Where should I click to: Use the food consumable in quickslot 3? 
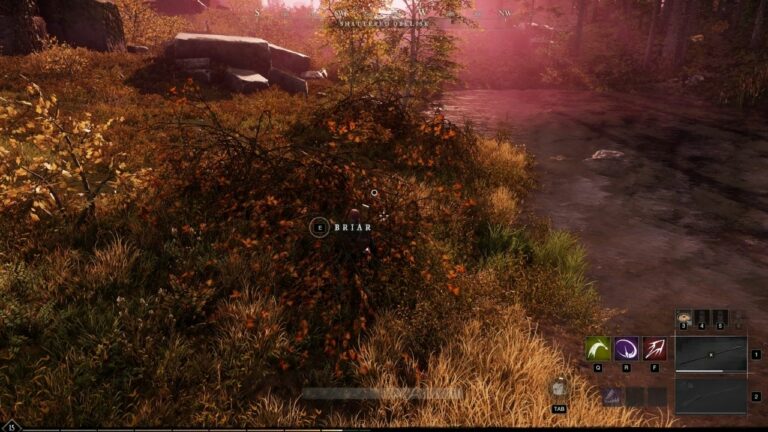click(684, 317)
